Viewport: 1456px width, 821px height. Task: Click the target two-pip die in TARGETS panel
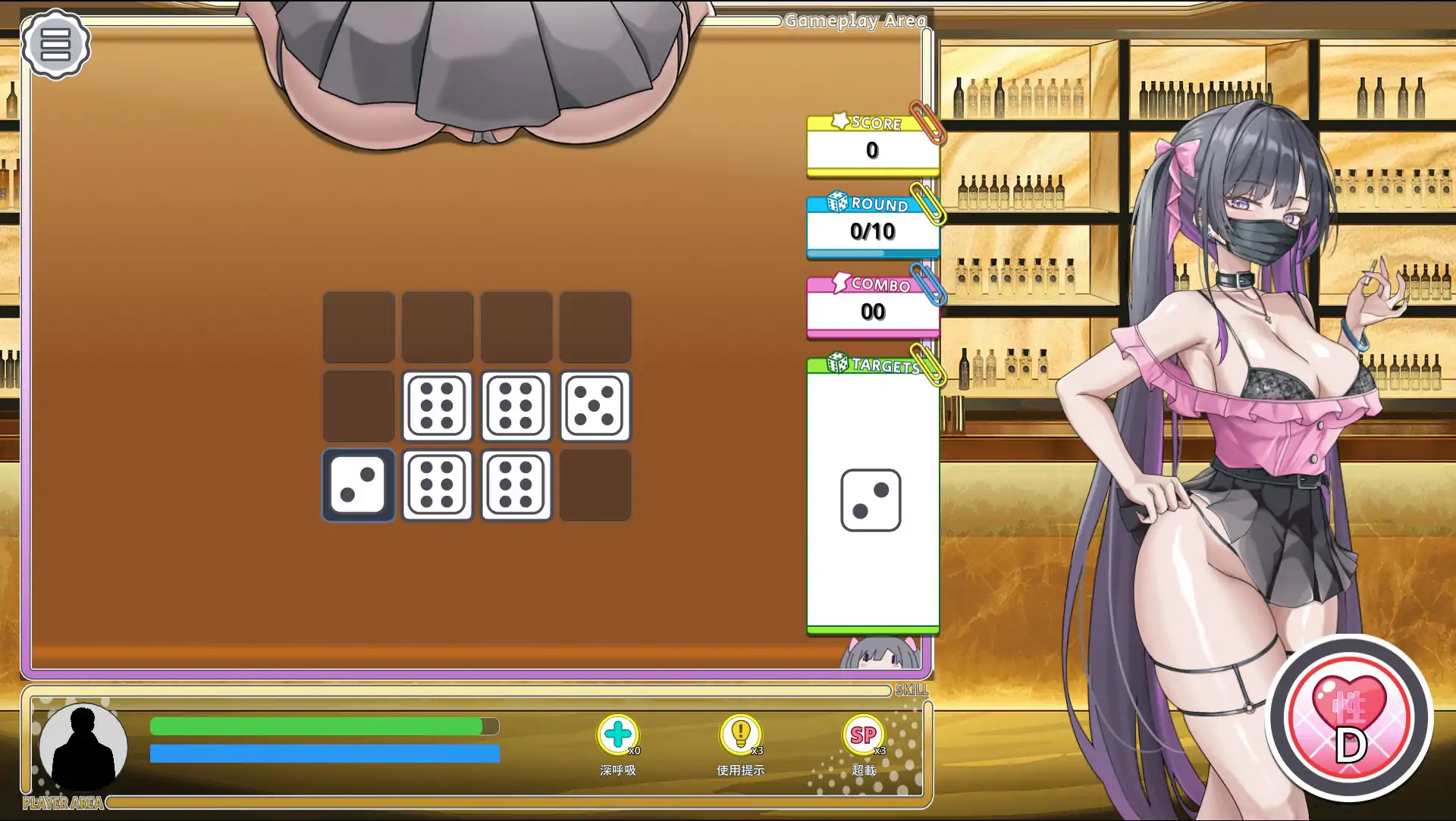coord(872,499)
